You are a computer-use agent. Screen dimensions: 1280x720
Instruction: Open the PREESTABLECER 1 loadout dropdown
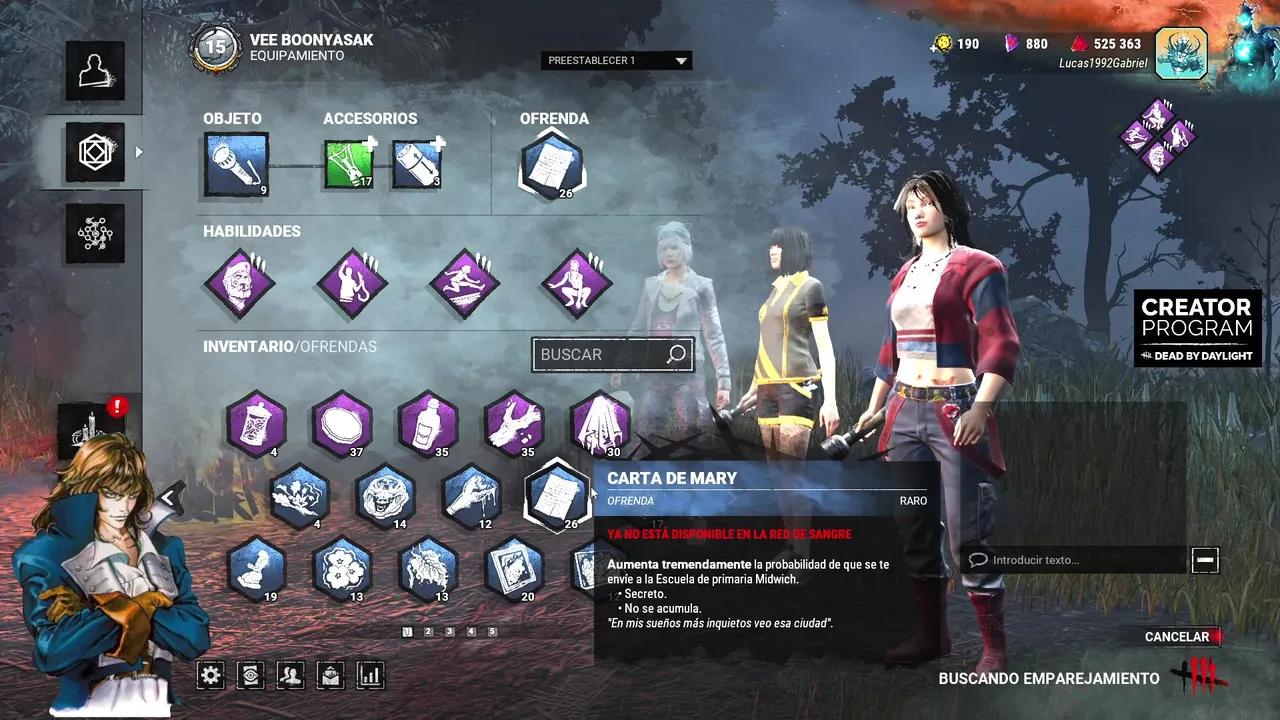(x=615, y=60)
